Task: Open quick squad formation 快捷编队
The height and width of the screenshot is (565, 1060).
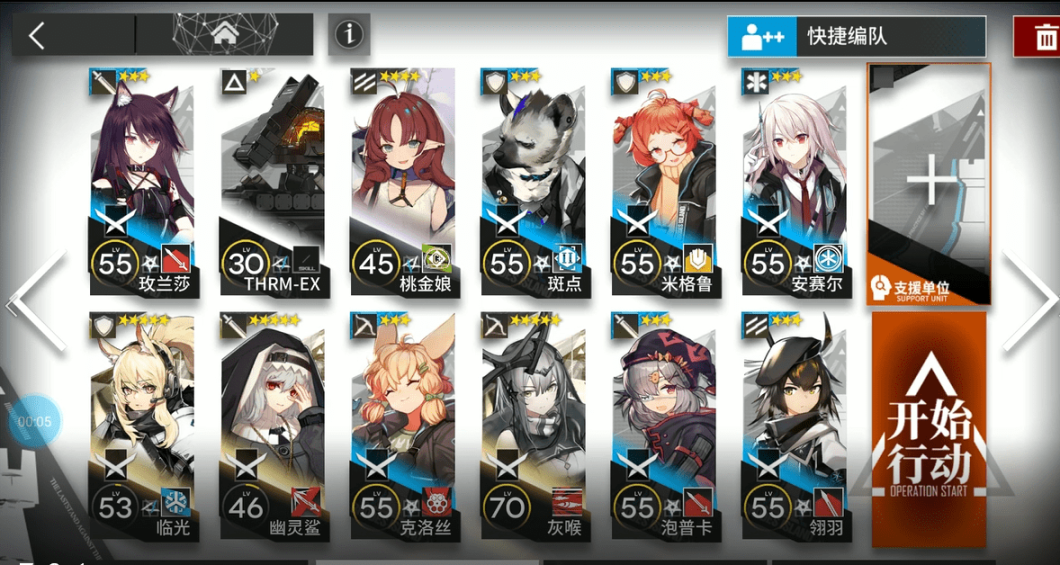Action: 856,38
